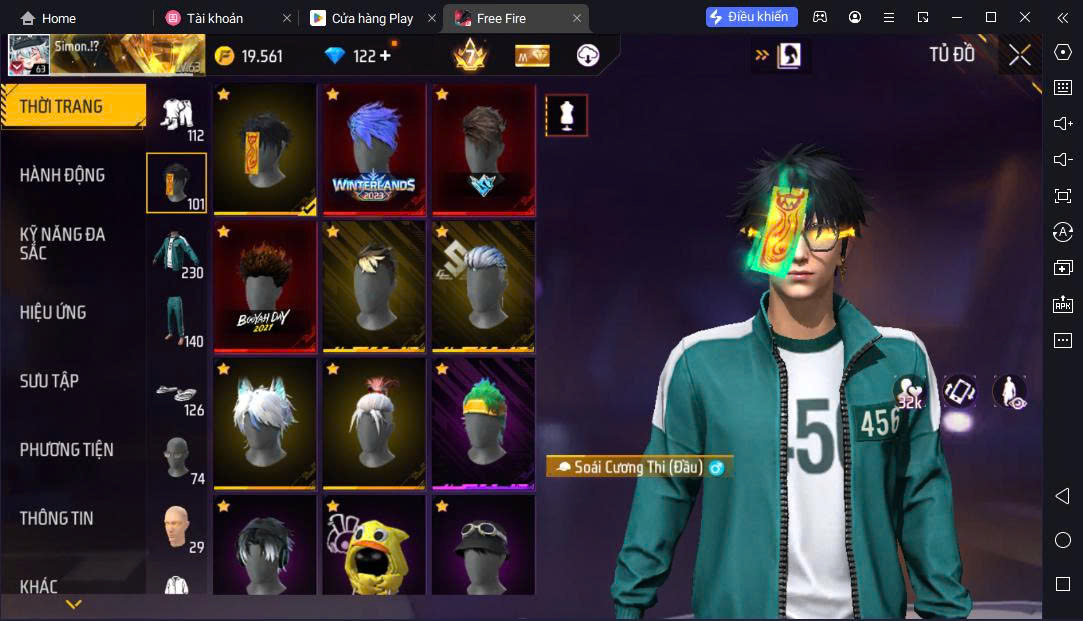Viewport: 1083px width, 621px height.
Task: Tap the heart likes icon showing 32k
Action: (909, 391)
